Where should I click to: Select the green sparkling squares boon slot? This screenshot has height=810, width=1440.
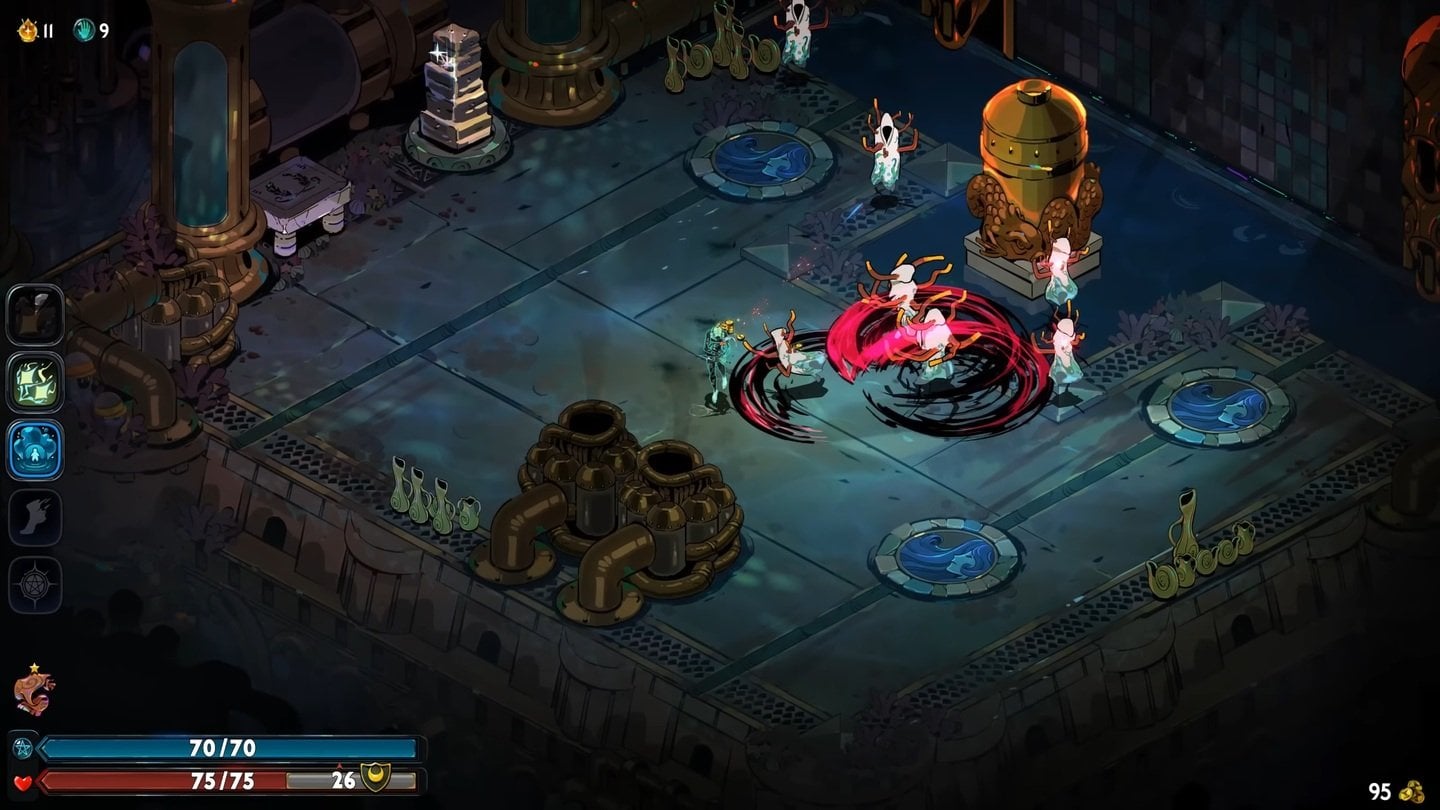tap(35, 382)
